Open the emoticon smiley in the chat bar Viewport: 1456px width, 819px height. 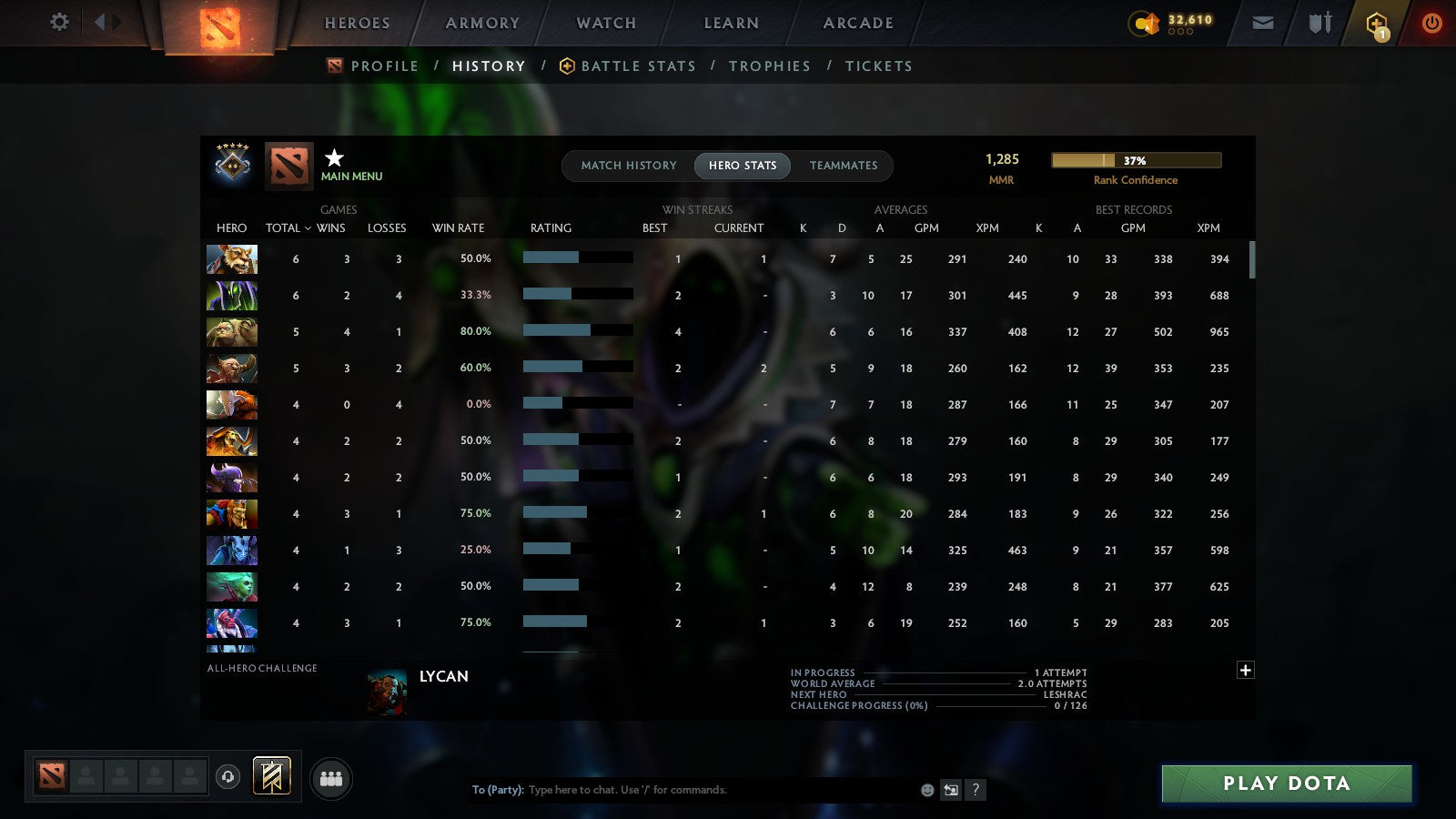pyautogui.click(x=925, y=790)
